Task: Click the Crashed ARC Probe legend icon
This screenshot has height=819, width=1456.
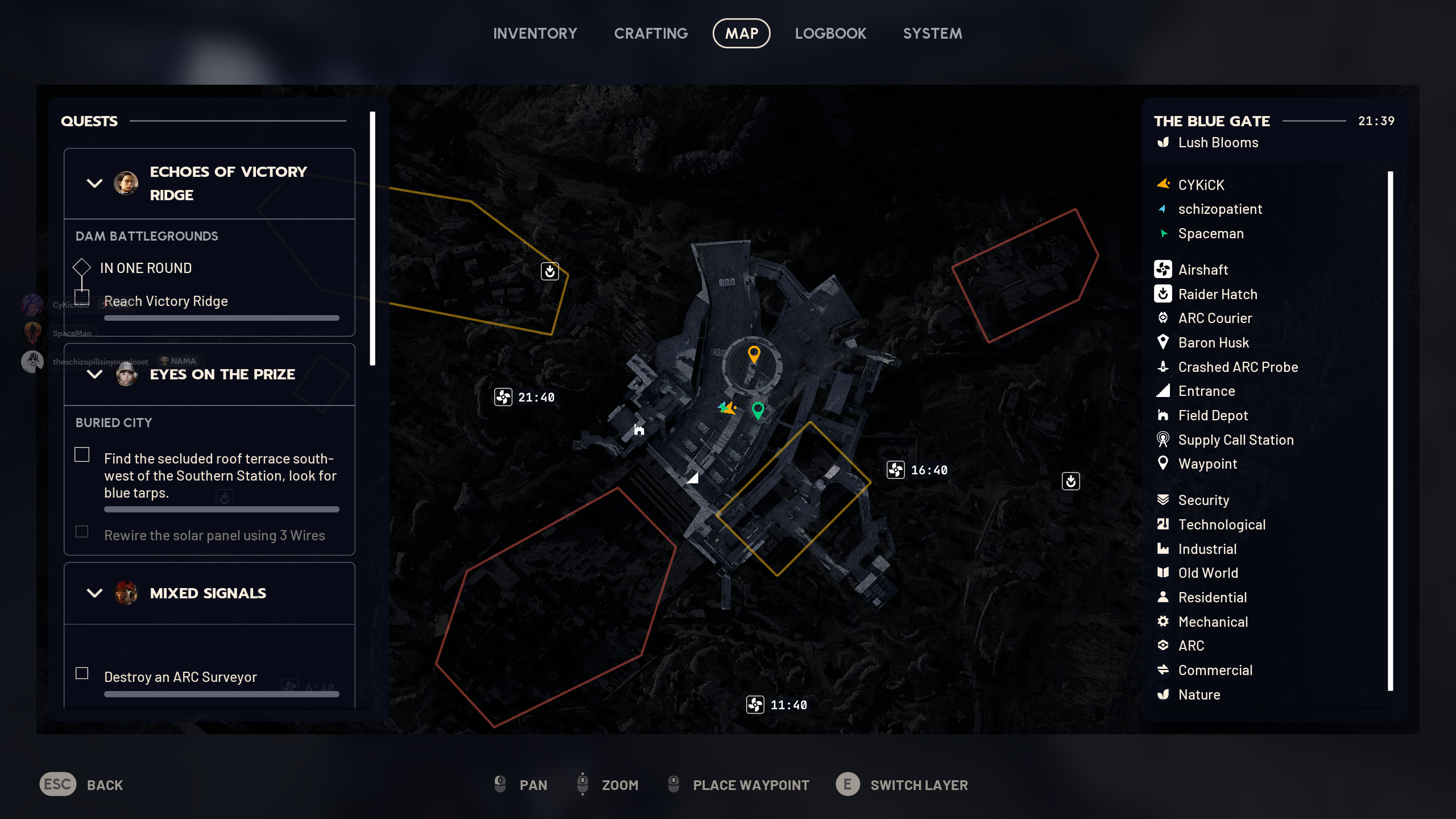Action: (x=1164, y=367)
